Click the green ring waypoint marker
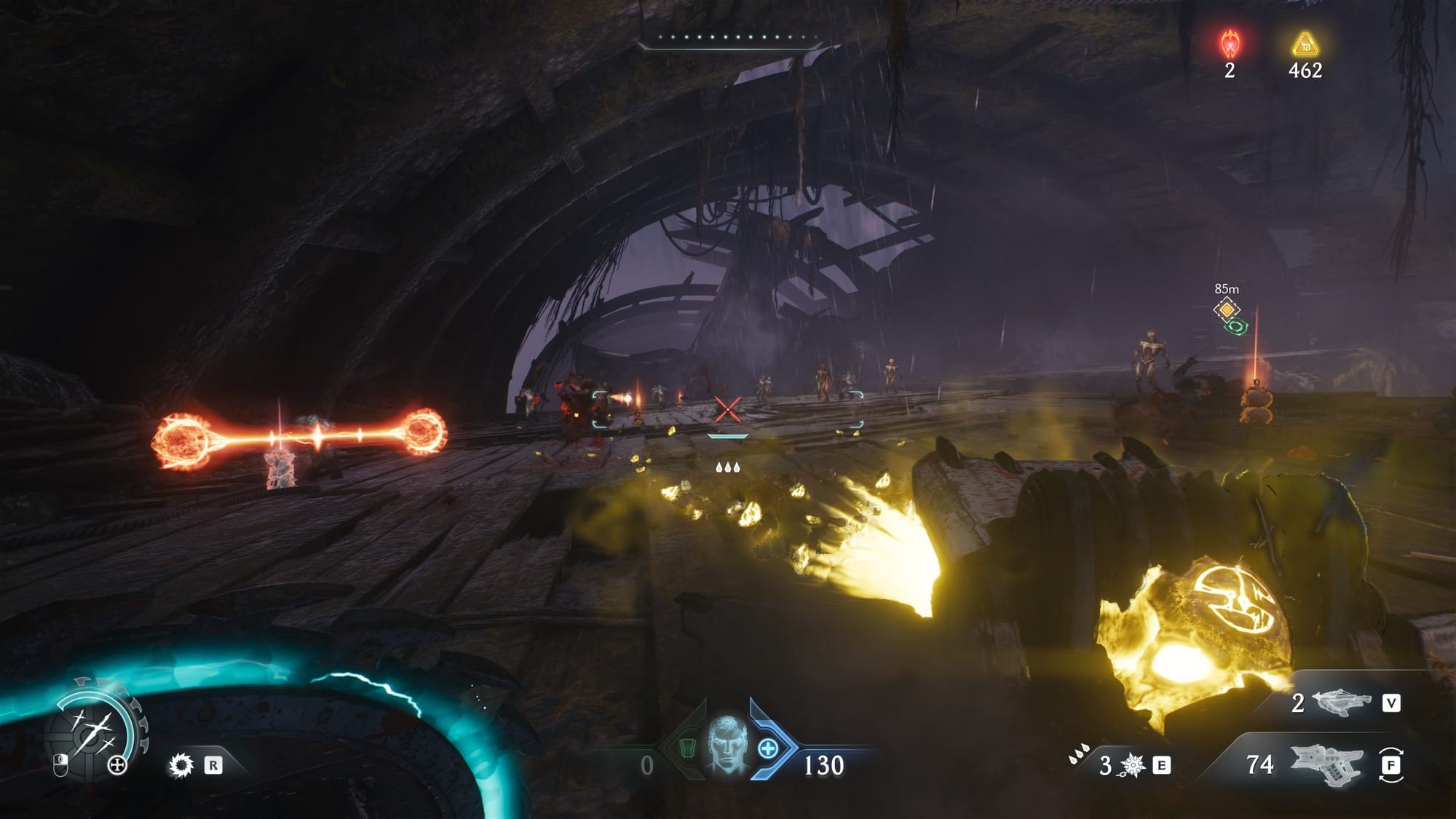Viewport: 1456px width, 819px height. click(x=1236, y=327)
